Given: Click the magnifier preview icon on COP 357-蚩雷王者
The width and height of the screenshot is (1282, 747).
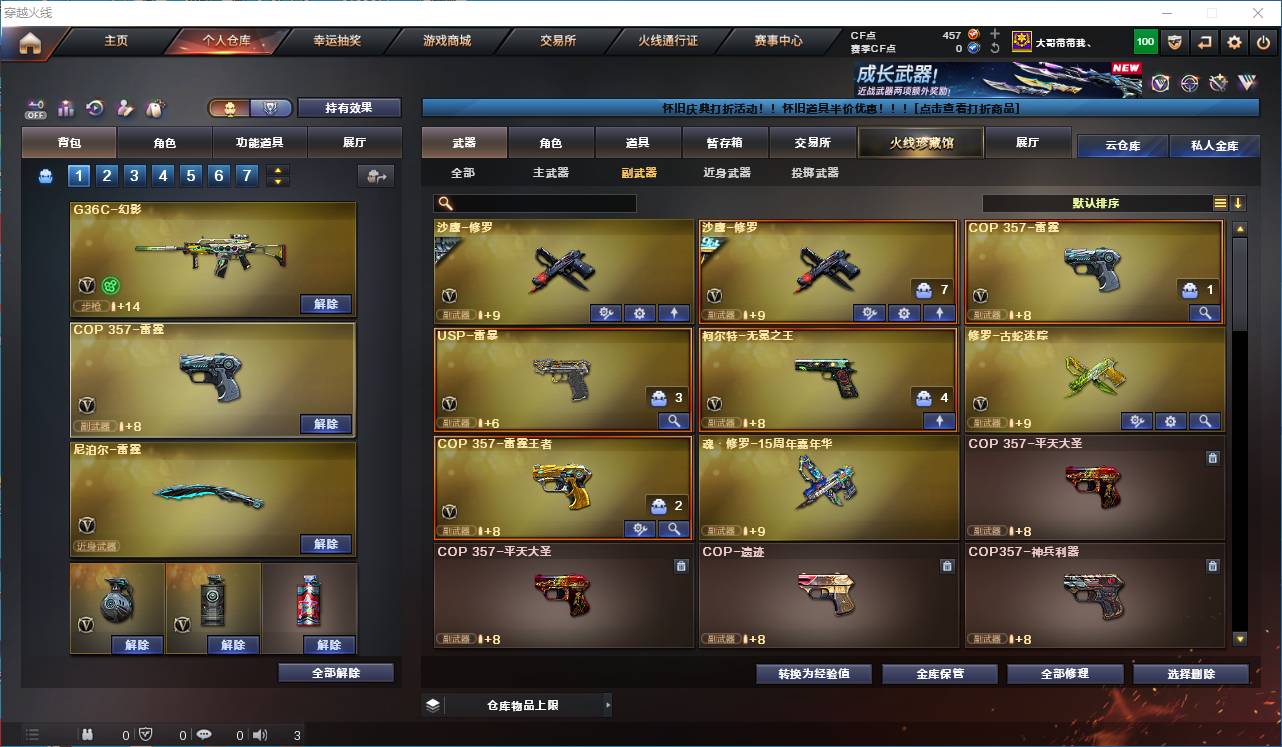Looking at the screenshot, I should 673,528.
